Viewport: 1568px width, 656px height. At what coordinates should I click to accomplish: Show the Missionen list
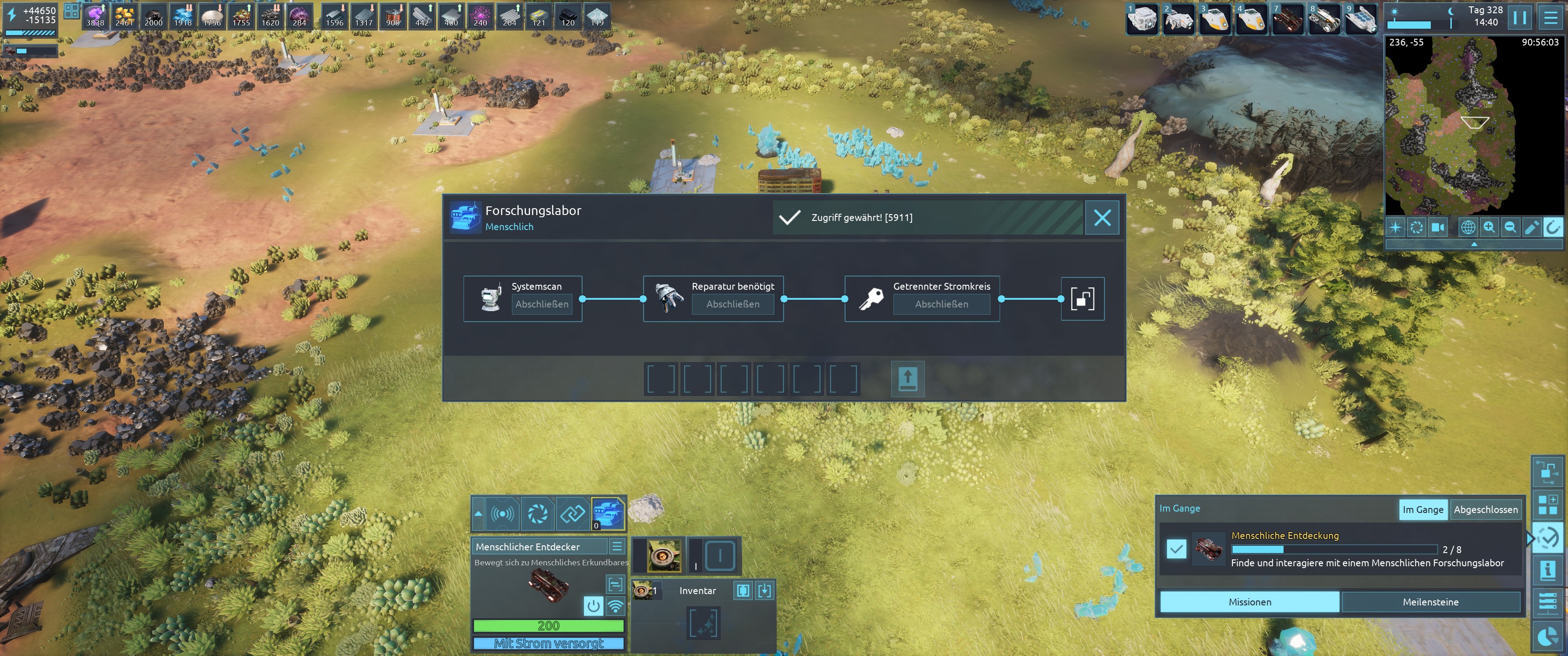(1250, 602)
